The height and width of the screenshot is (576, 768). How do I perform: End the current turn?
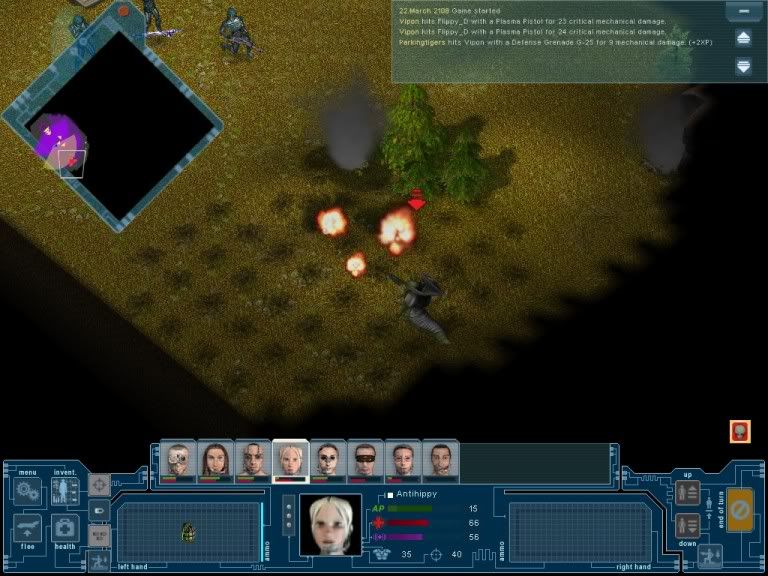tap(740, 509)
